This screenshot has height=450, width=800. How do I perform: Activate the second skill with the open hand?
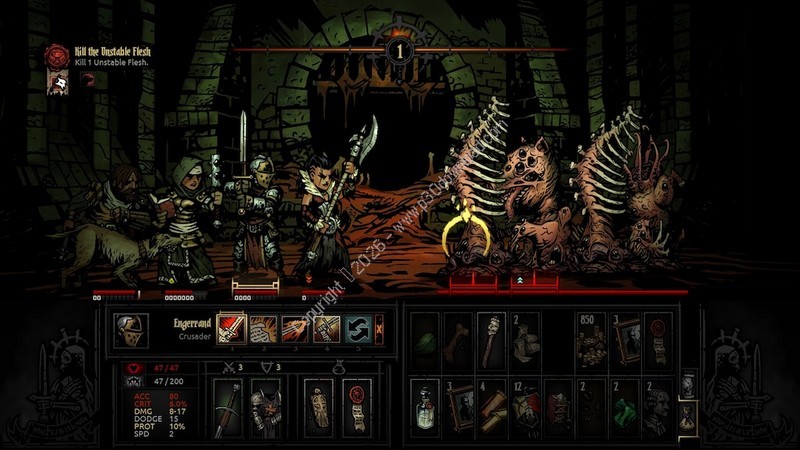(263, 327)
